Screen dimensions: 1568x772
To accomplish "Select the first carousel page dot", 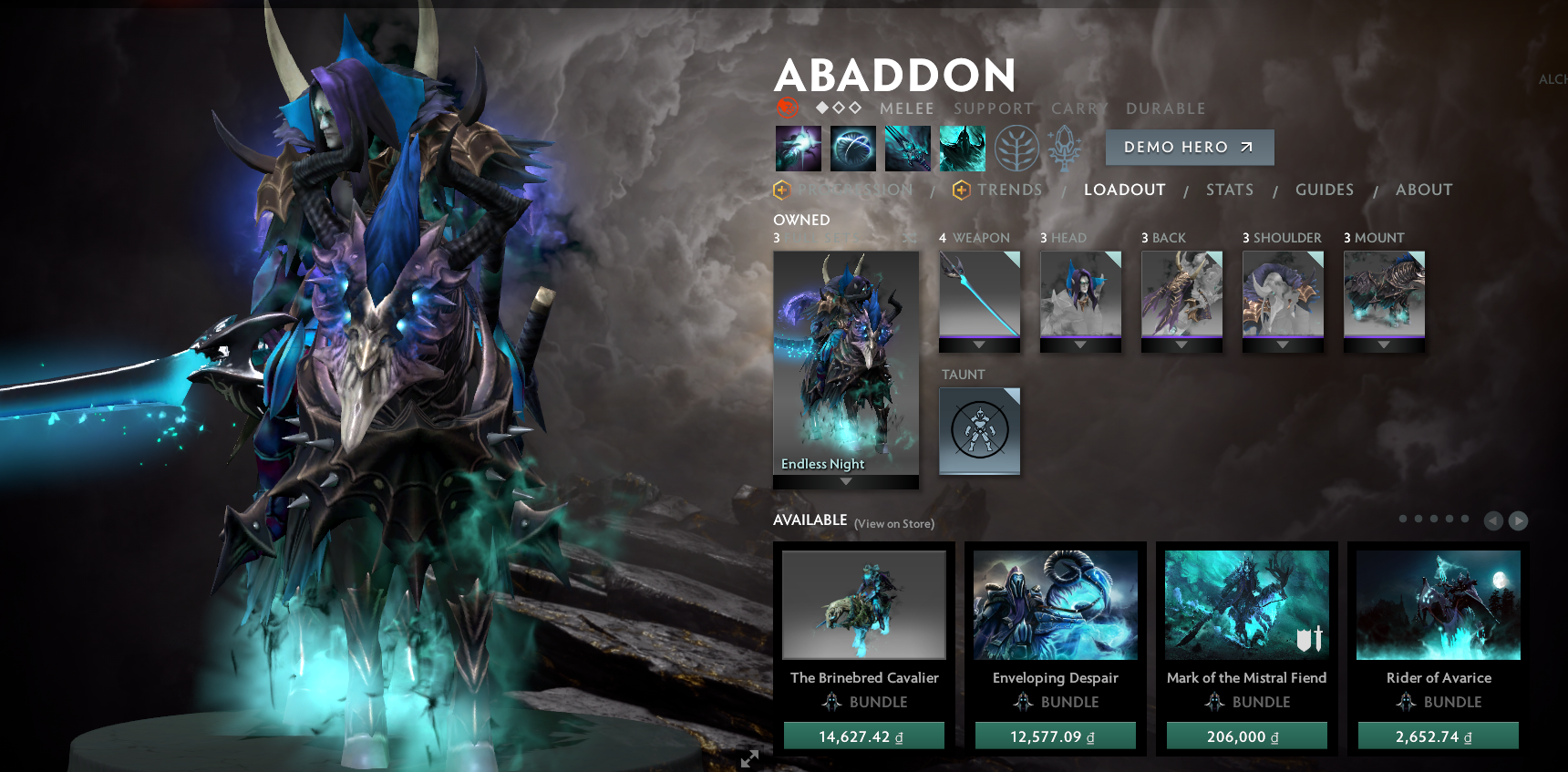I will tap(1403, 518).
